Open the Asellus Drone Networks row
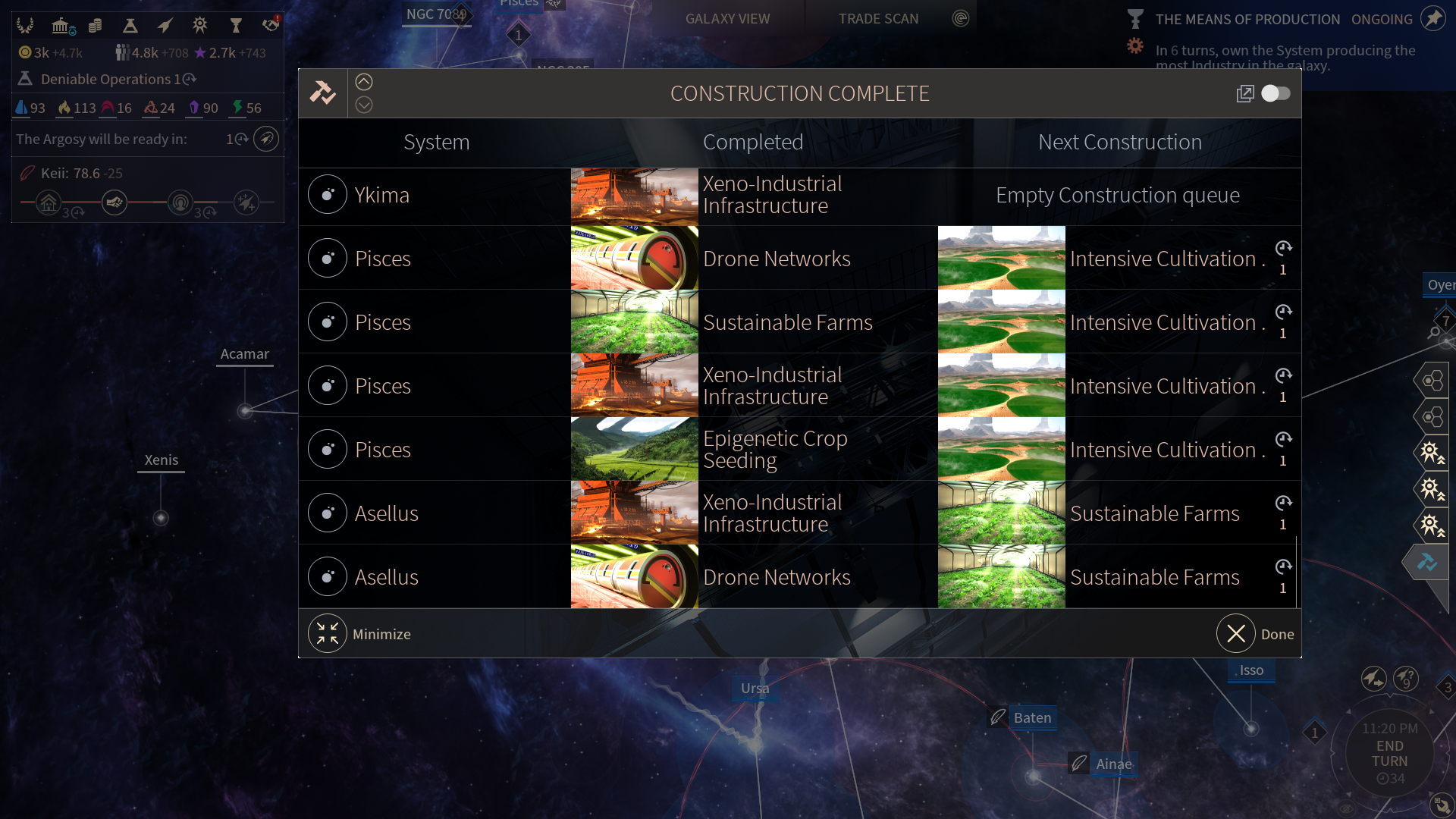 (x=387, y=577)
